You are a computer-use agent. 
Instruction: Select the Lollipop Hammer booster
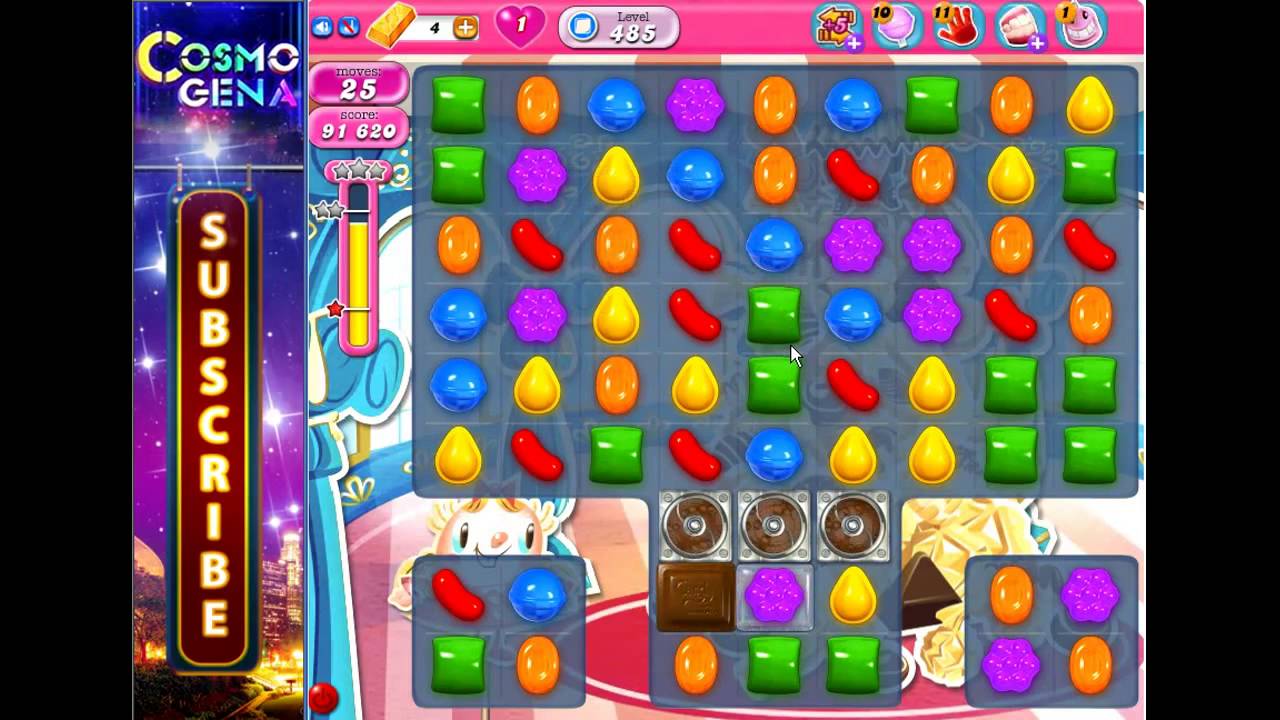[x=897, y=25]
